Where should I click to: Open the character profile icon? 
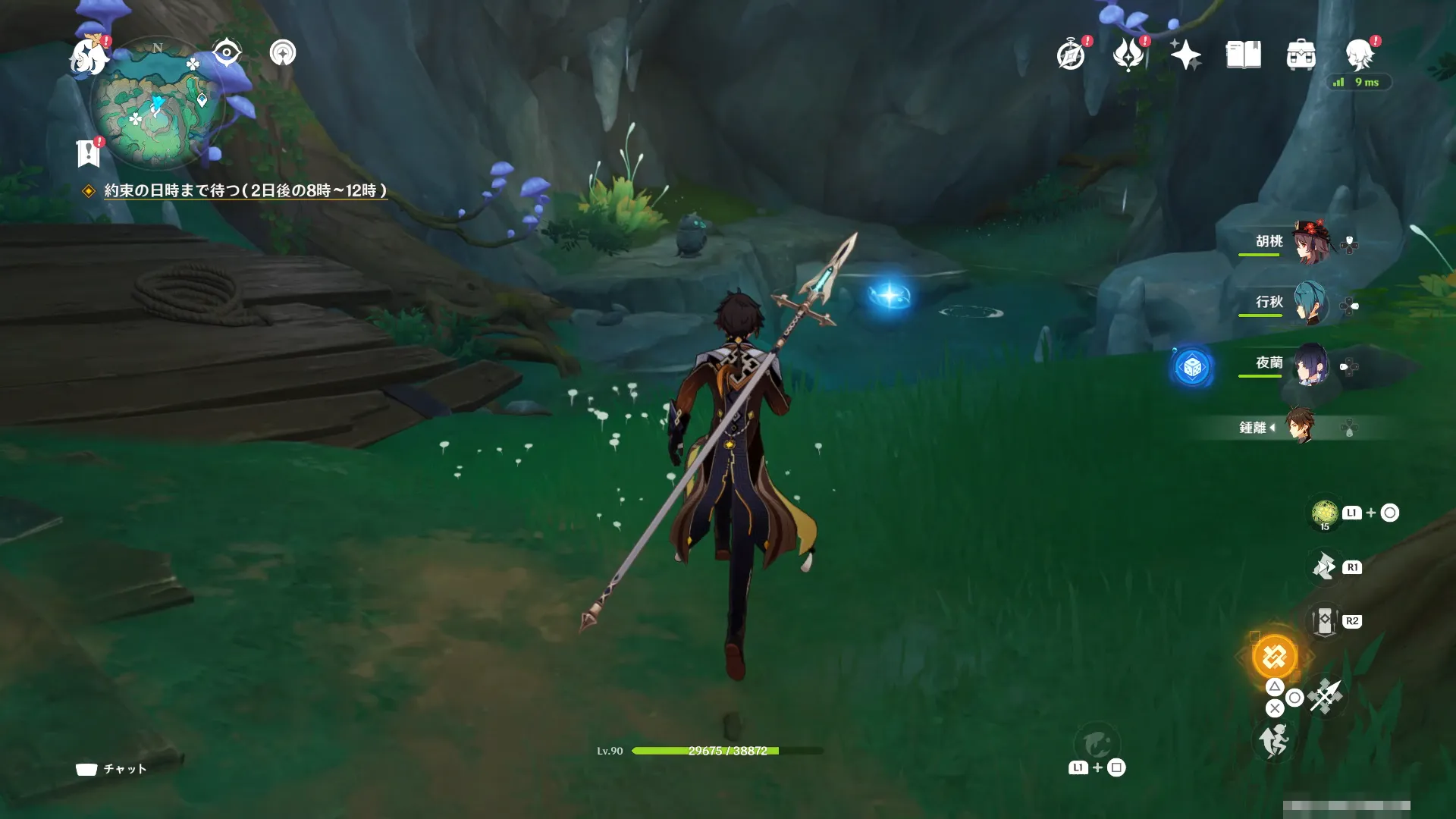[1360, 55]
